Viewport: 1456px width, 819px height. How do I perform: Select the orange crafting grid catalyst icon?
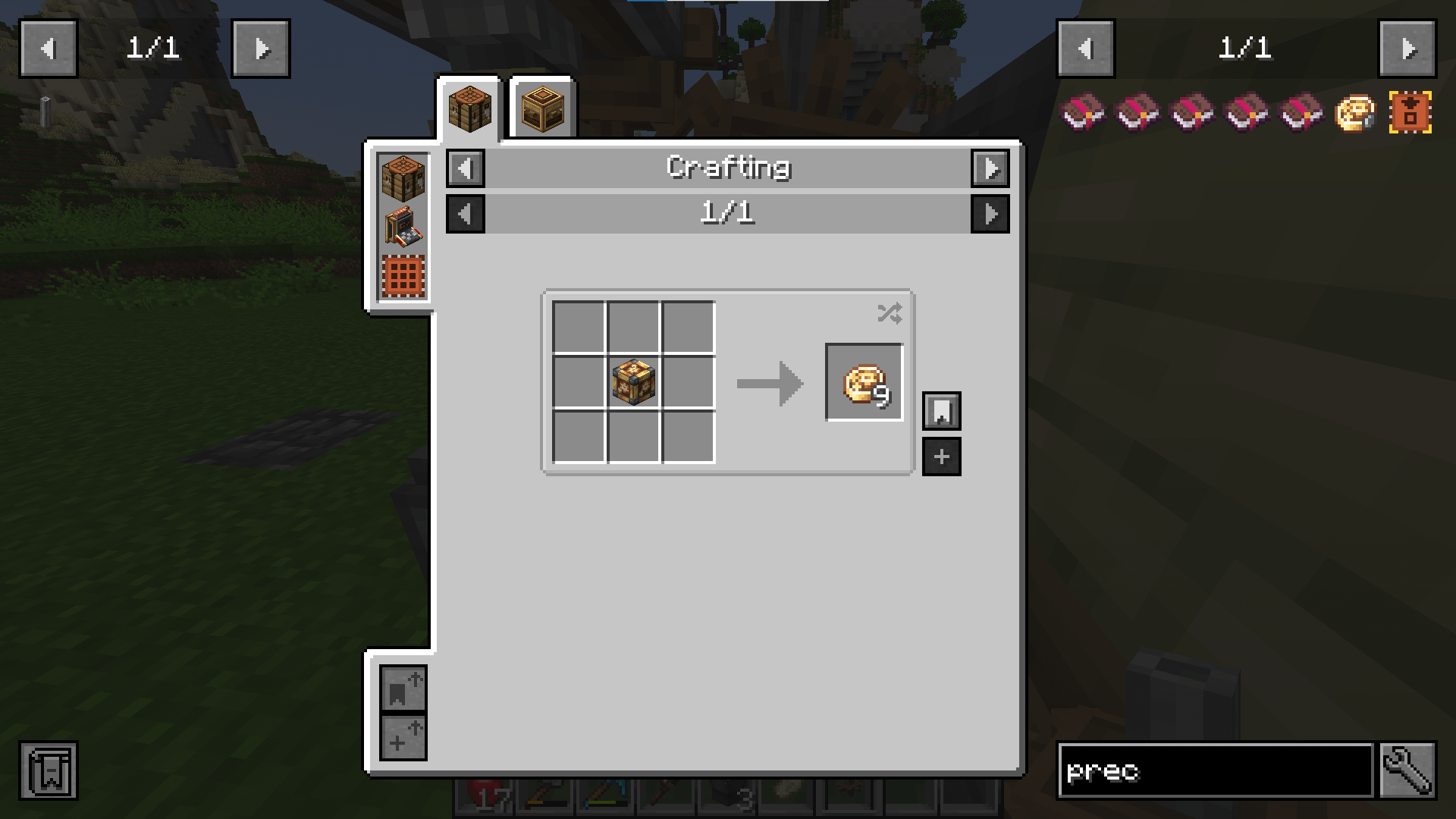click(403, 276)
